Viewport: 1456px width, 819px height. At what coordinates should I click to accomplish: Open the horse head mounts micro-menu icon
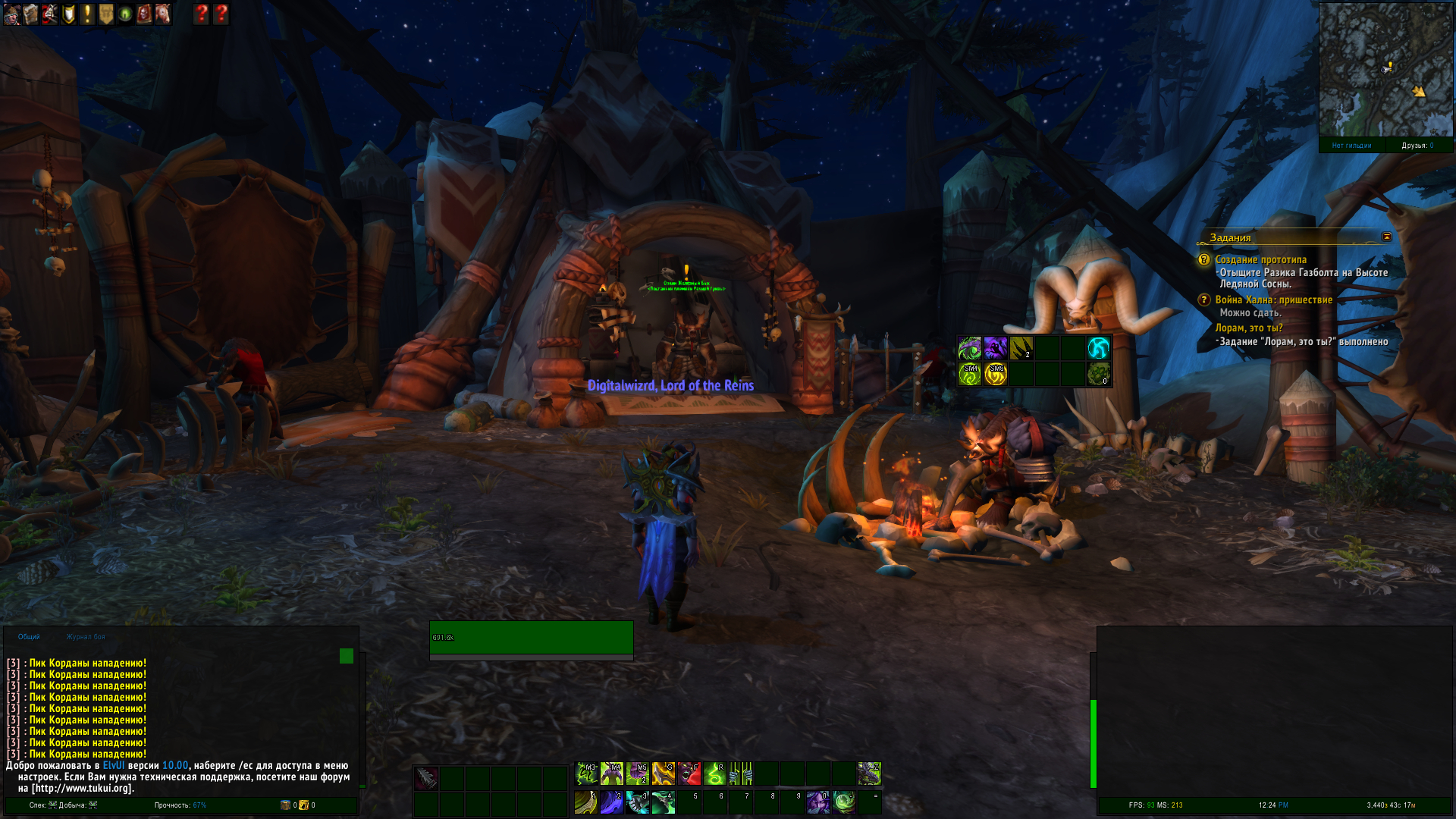tap(163, 14)
